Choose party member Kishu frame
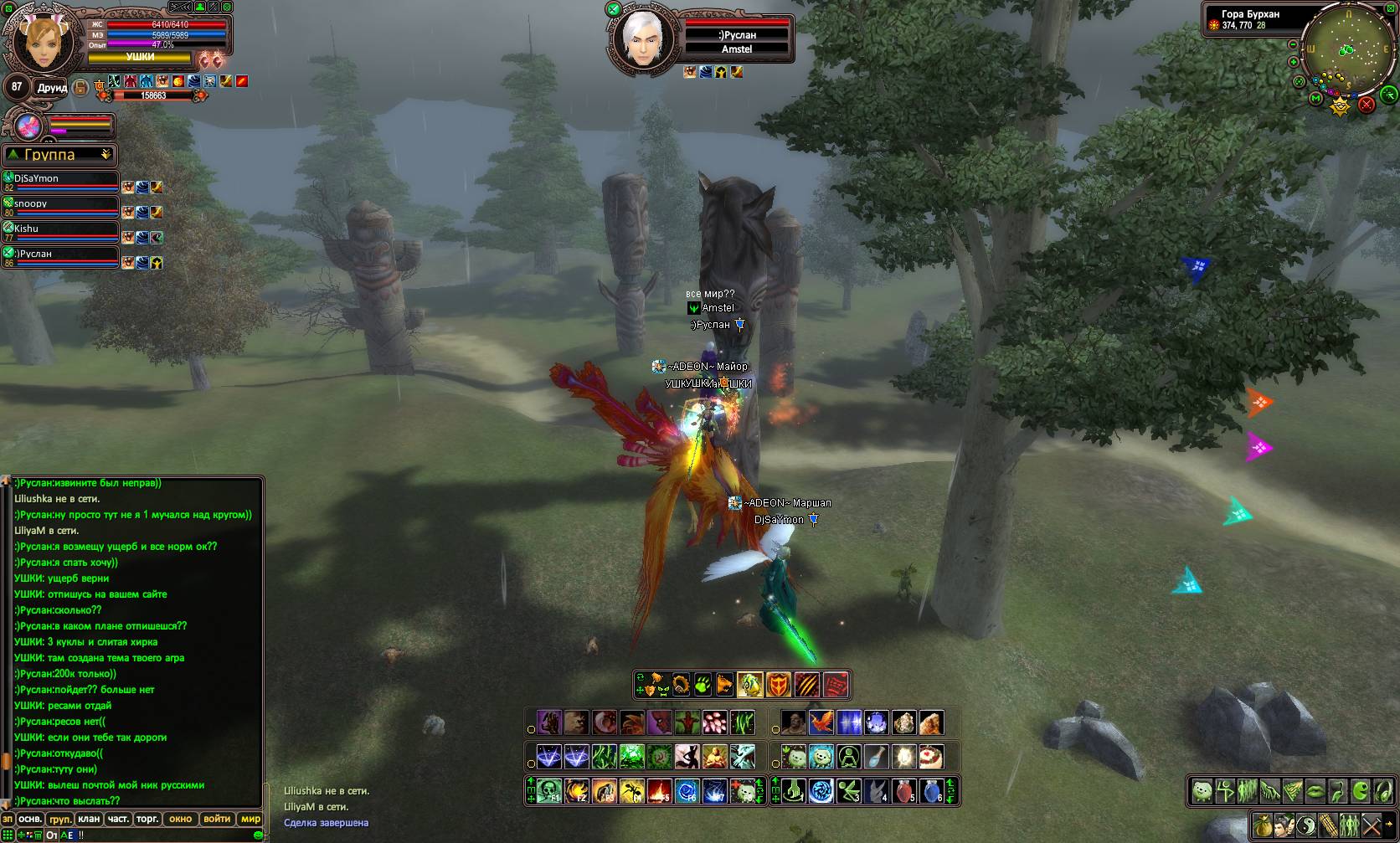This screenshot has width=1400, height=843. 60,230
